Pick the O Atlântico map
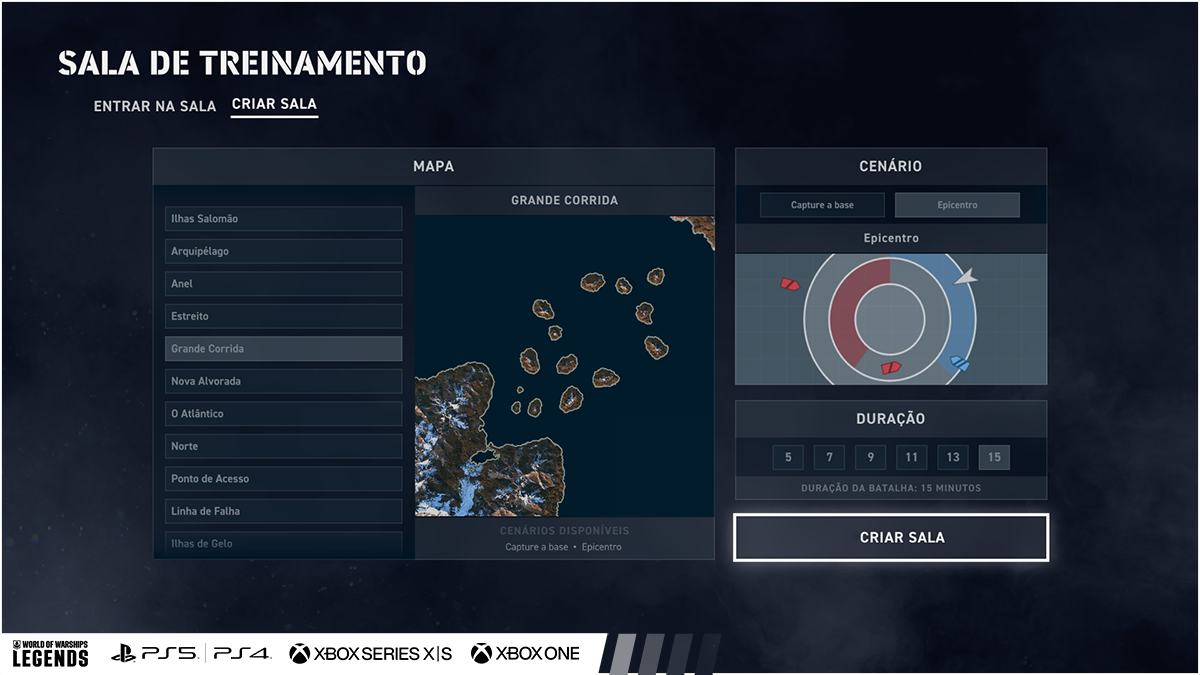Image resolution: width=1200 pixels, height=675 pixels. (x=283, y=414)
